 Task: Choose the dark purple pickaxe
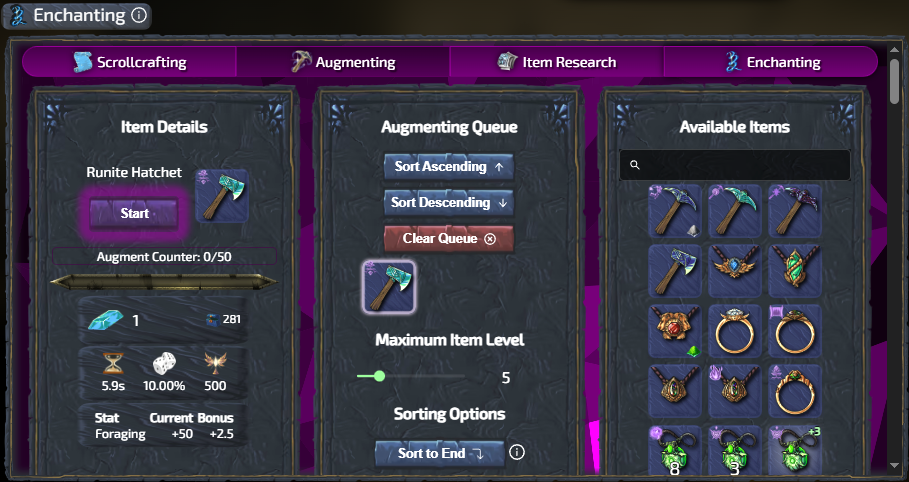[794, 211]
